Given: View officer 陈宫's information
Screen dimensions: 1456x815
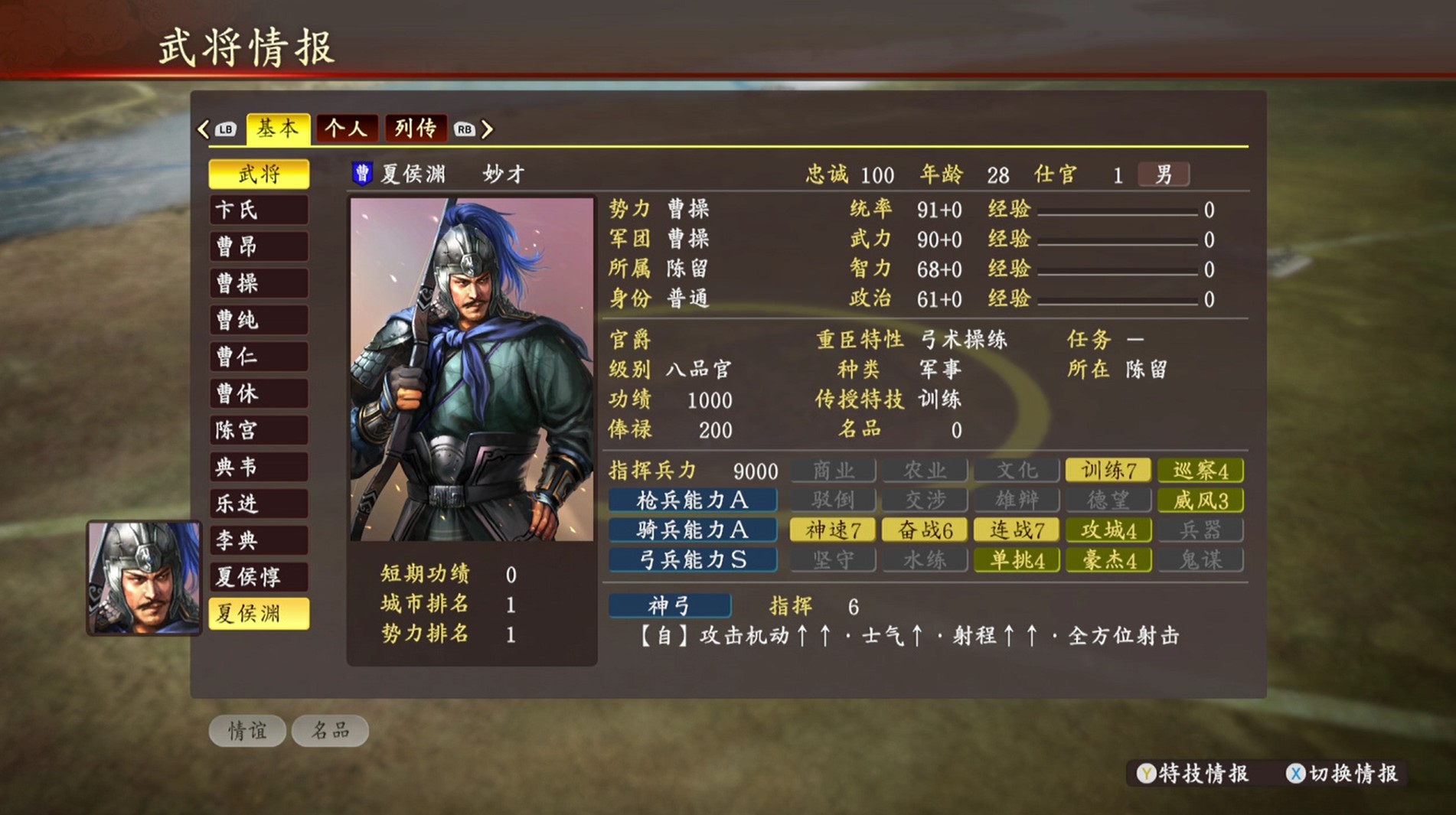Looking at the screenshot, I should pyautogui.click(x=259, y=431).
